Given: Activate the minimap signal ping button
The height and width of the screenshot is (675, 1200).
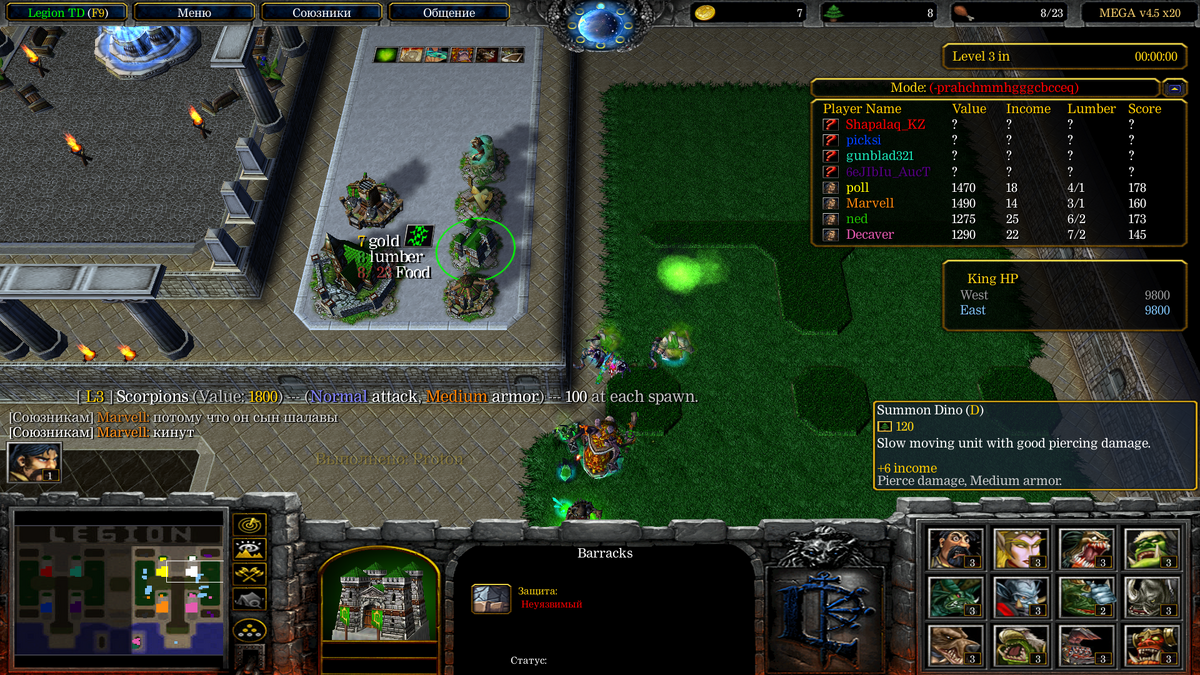Looking at the screenshot, I should pos(249,524).
